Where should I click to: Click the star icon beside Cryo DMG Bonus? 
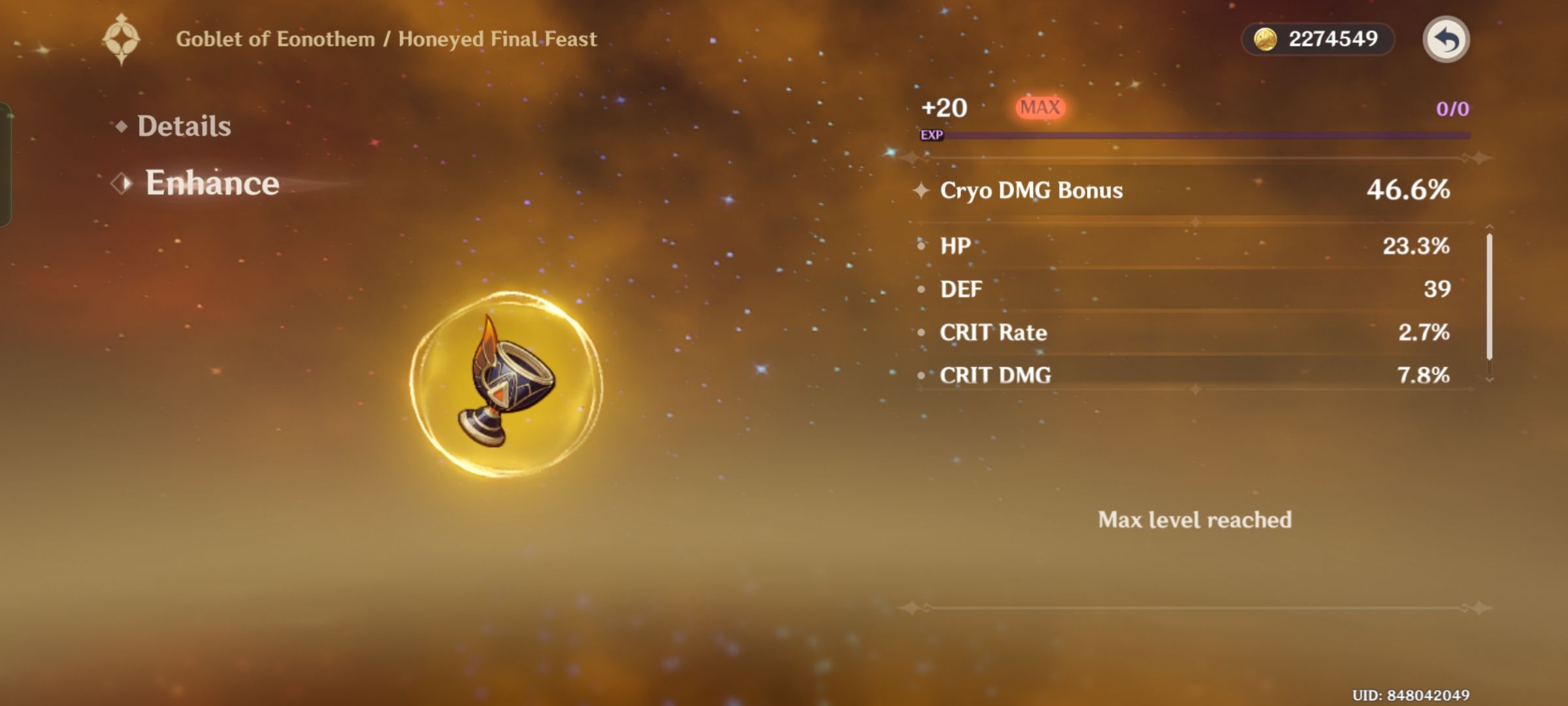pyautogui.click(x=923, y=191)
